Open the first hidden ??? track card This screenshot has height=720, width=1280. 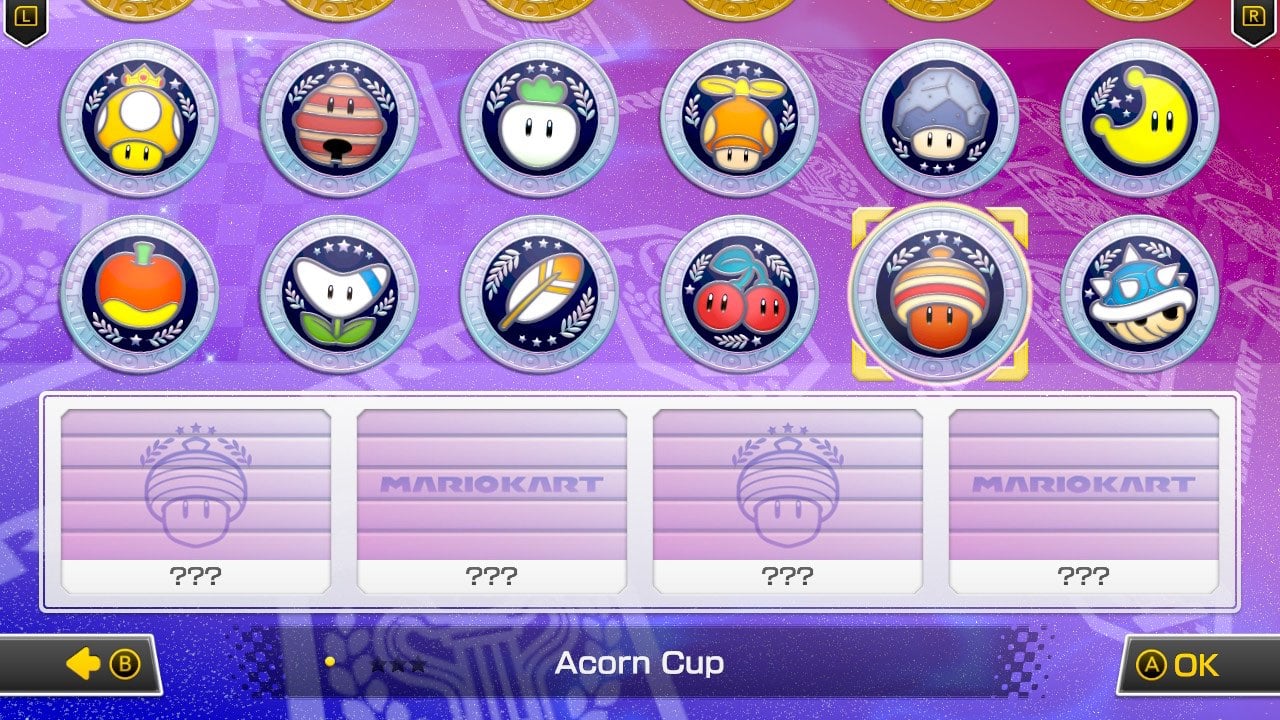pyautogui.click(x=194, y=495)
